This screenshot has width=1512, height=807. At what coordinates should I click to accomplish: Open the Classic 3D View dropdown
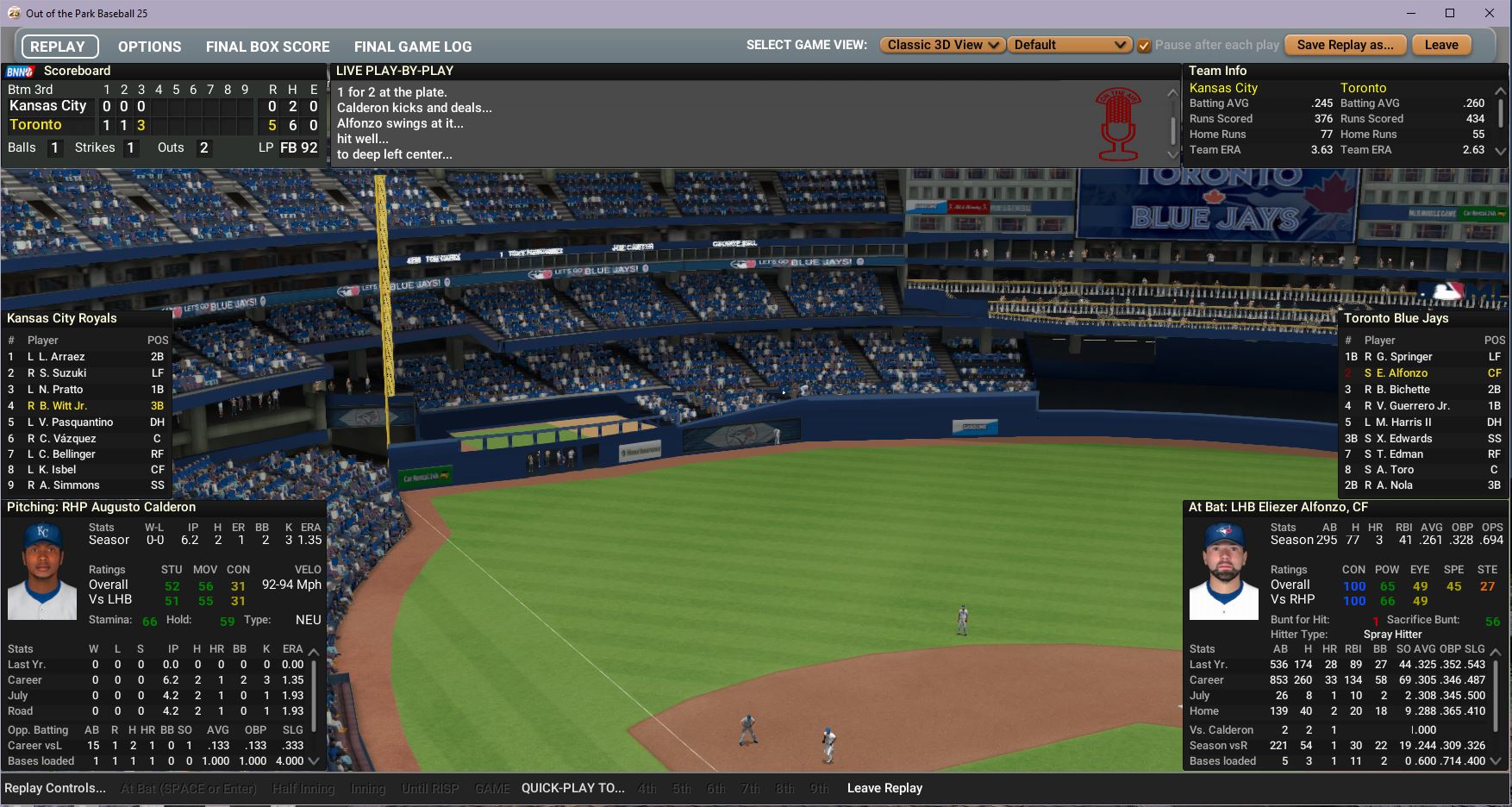(942, 45)
